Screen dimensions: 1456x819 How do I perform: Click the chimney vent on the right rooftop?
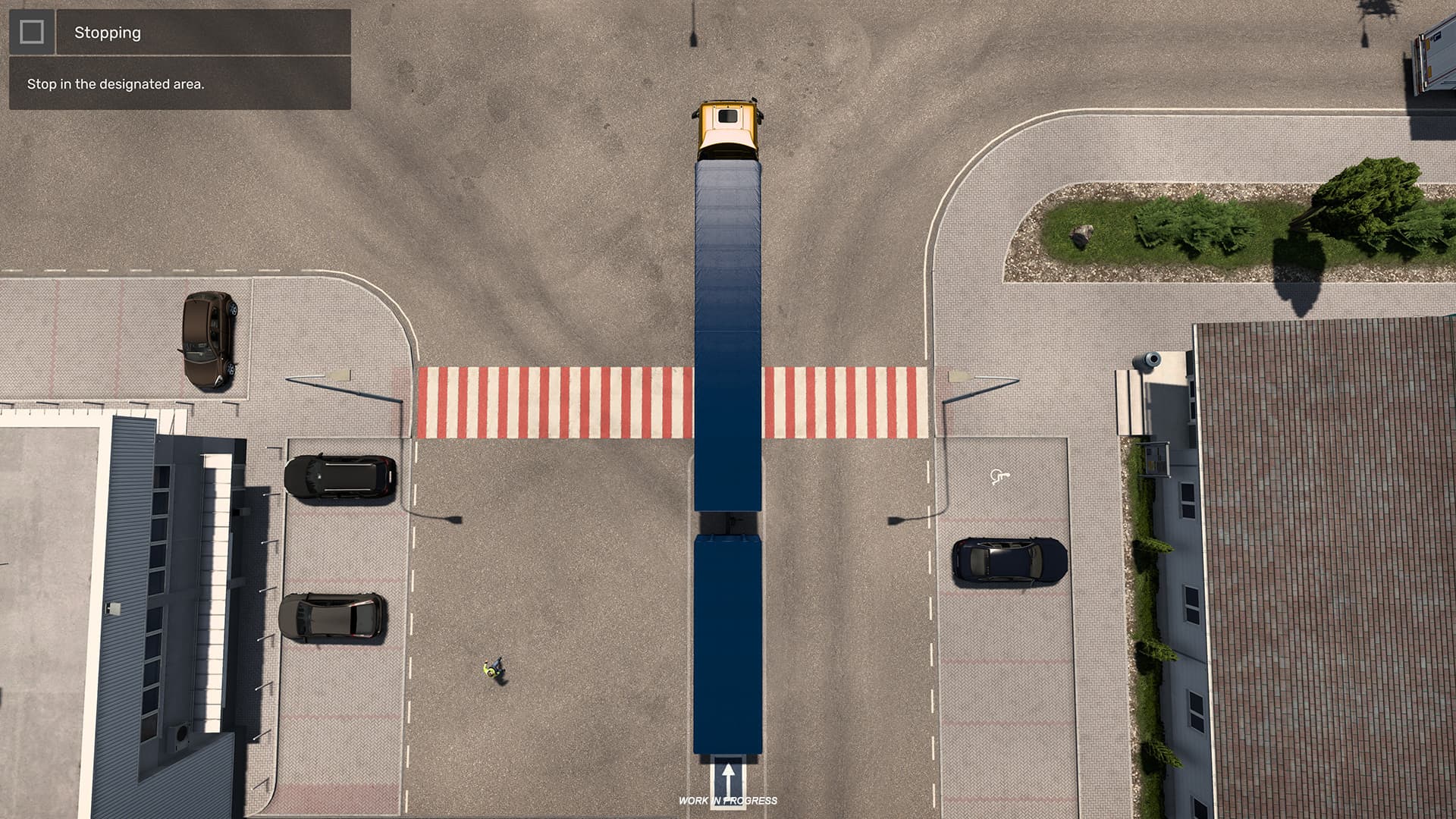[1153, 360]
